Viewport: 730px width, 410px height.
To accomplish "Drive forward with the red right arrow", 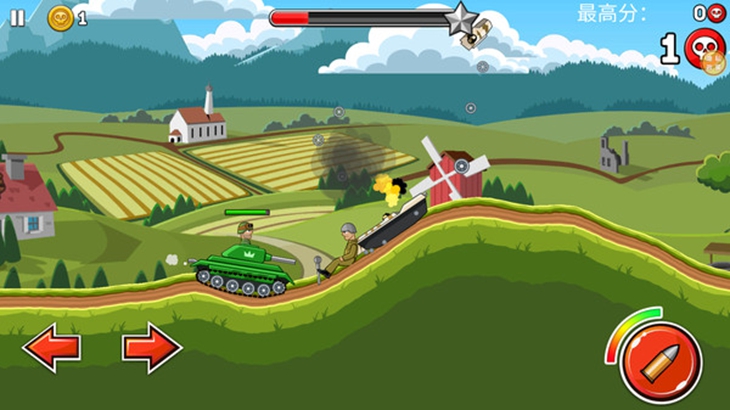I will [x=151, y=348].
